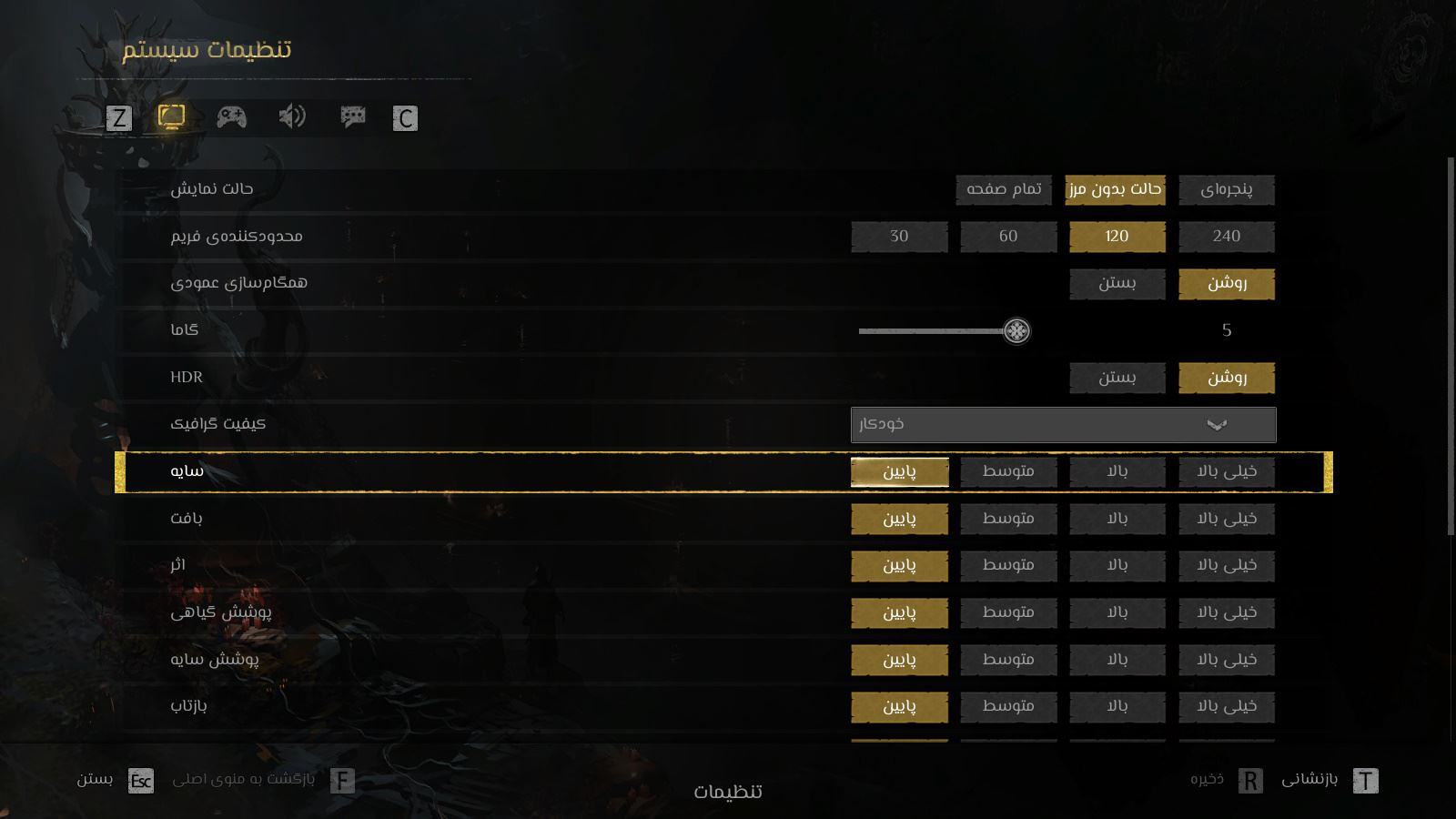1456x819 pixels.
Task: Switch to the chat bubble settings tab
Action: pyautogui.click(x=353, y=116)
